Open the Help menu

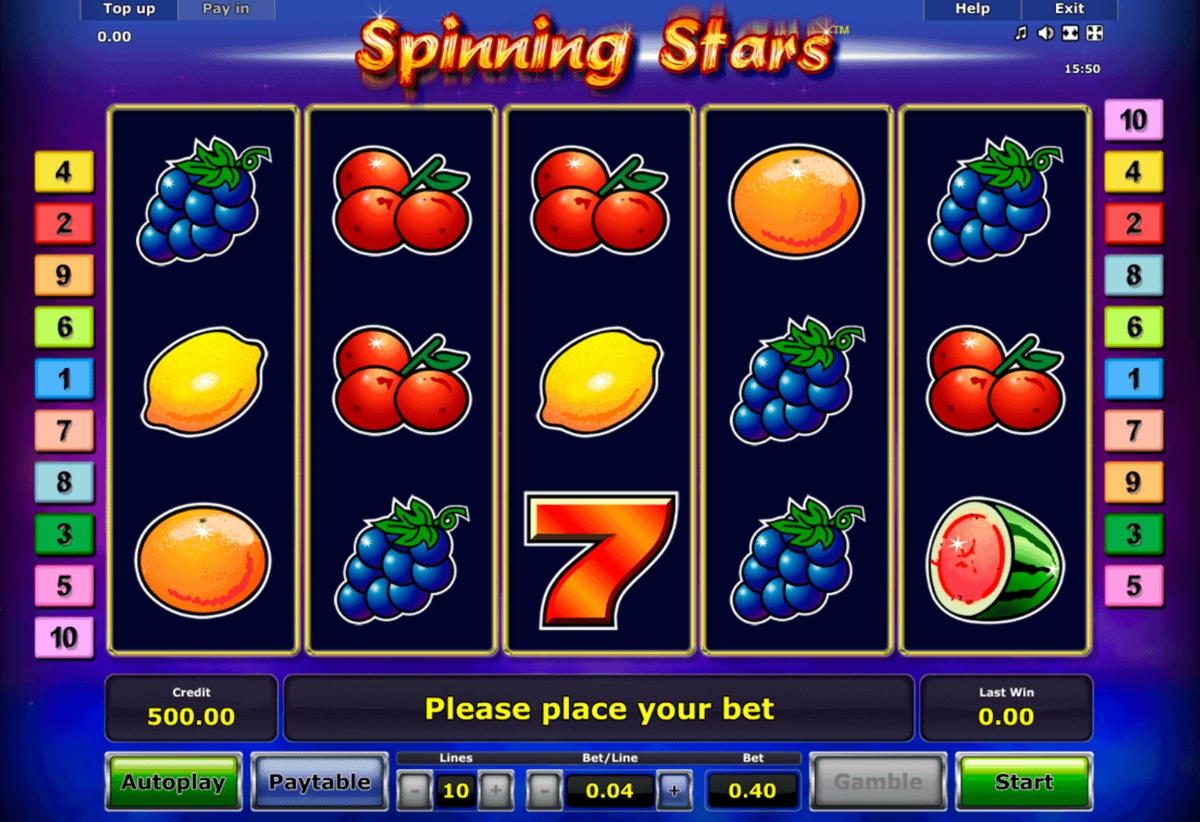tap(972, 9)
